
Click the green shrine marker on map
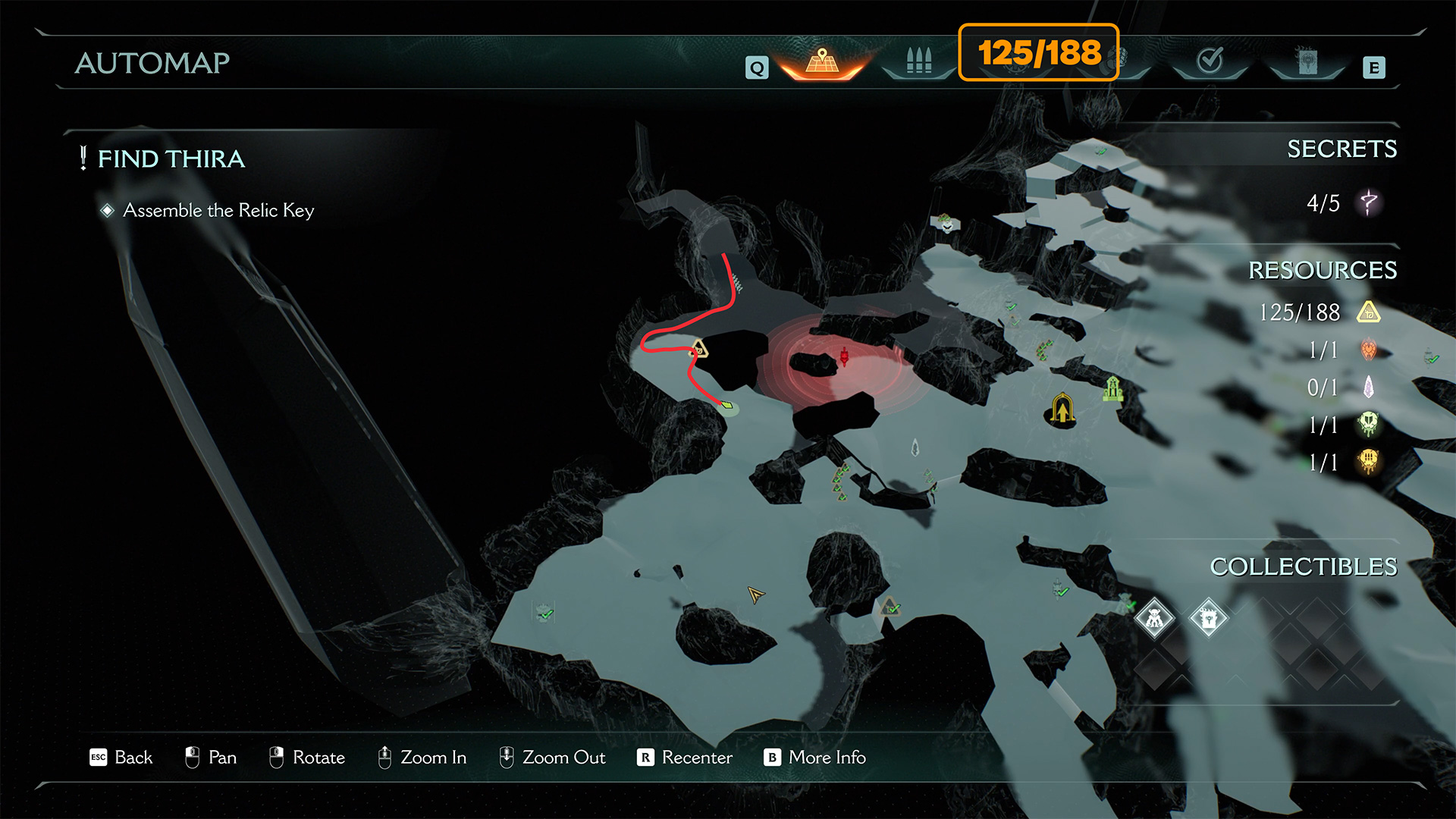[x=1112, y=389]
